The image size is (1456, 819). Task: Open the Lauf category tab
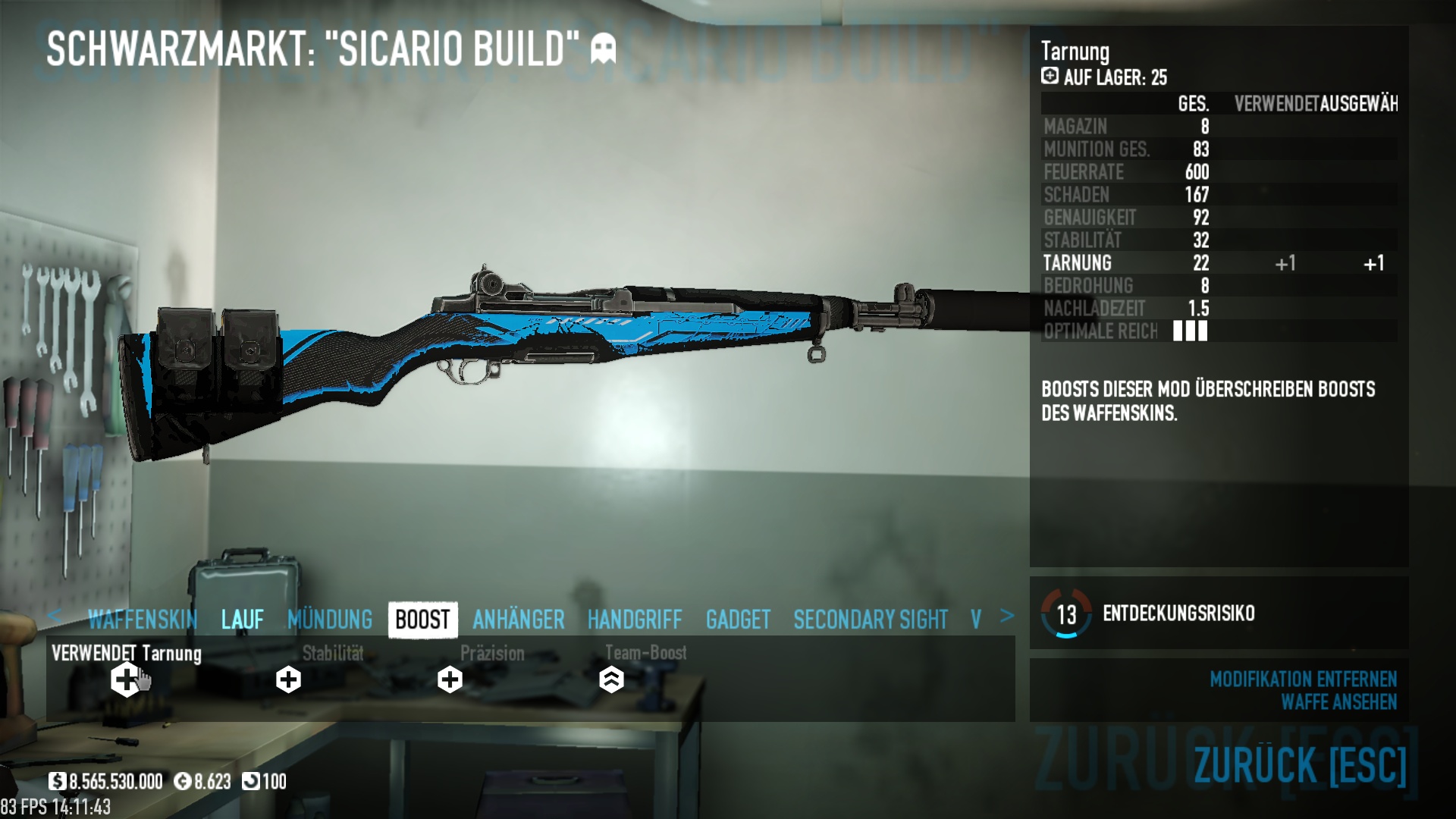pos(243,620)
